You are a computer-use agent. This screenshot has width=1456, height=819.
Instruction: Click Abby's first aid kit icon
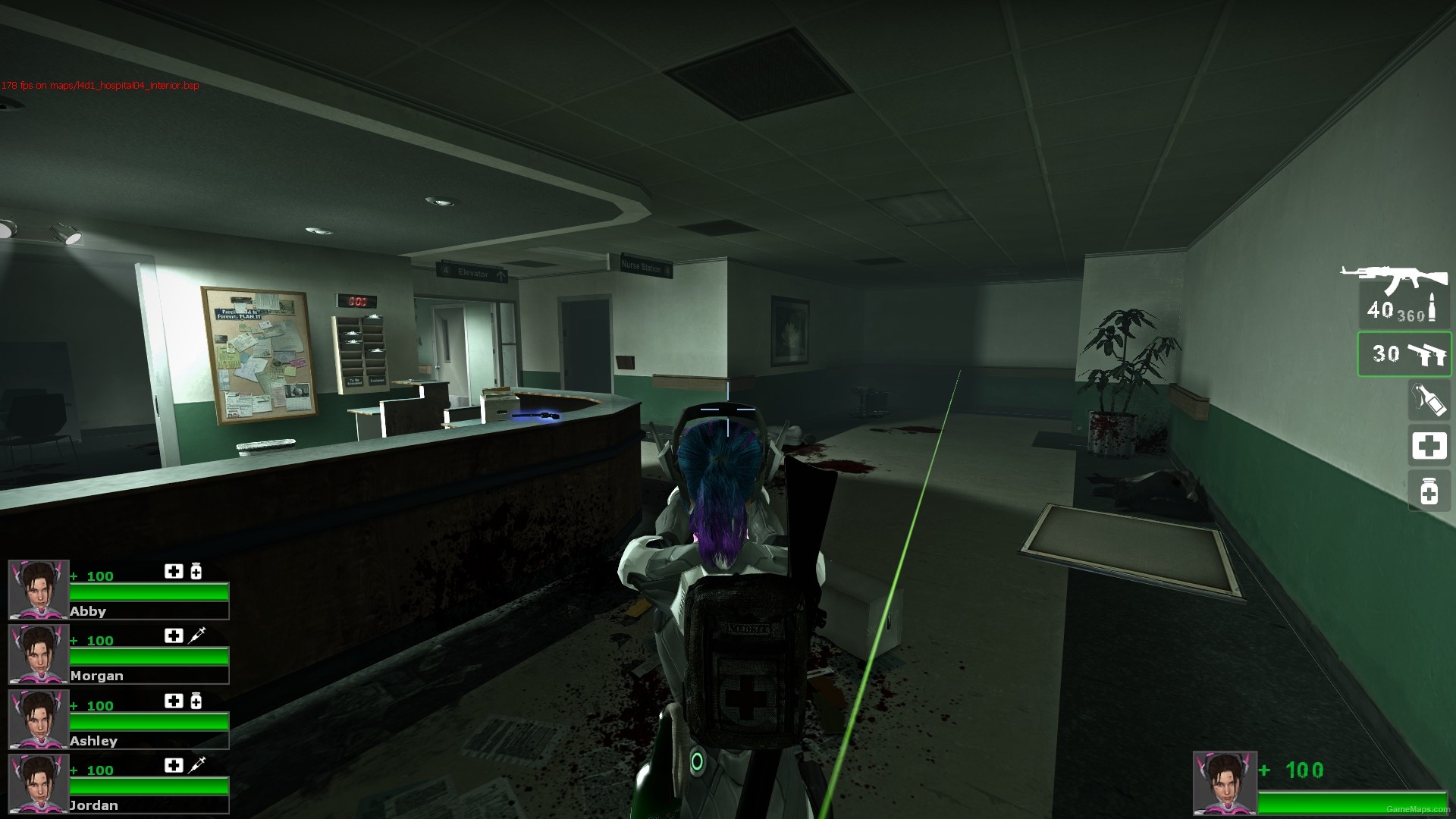point(173,571)
